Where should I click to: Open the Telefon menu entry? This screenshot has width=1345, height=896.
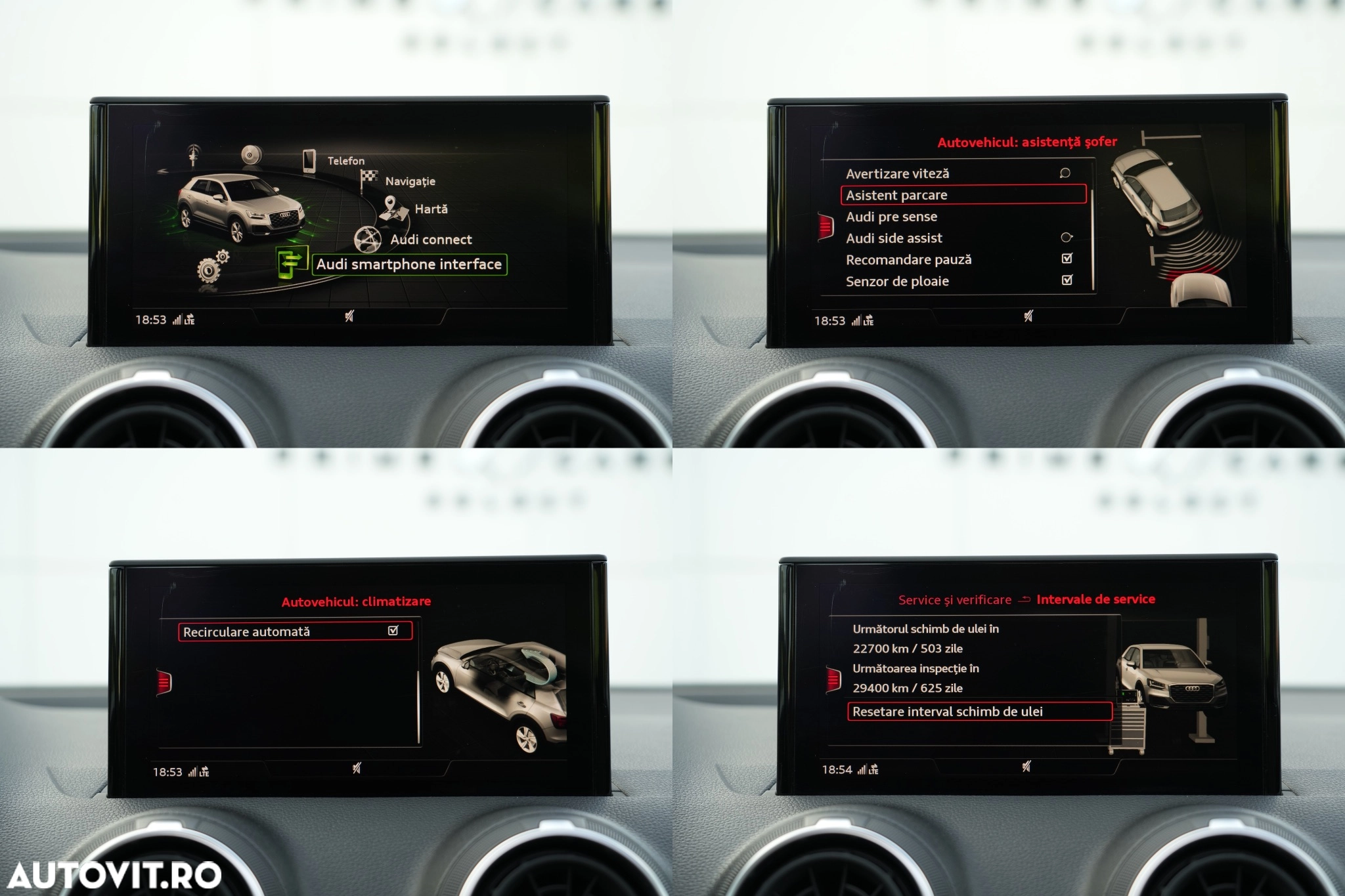point(345,161)
